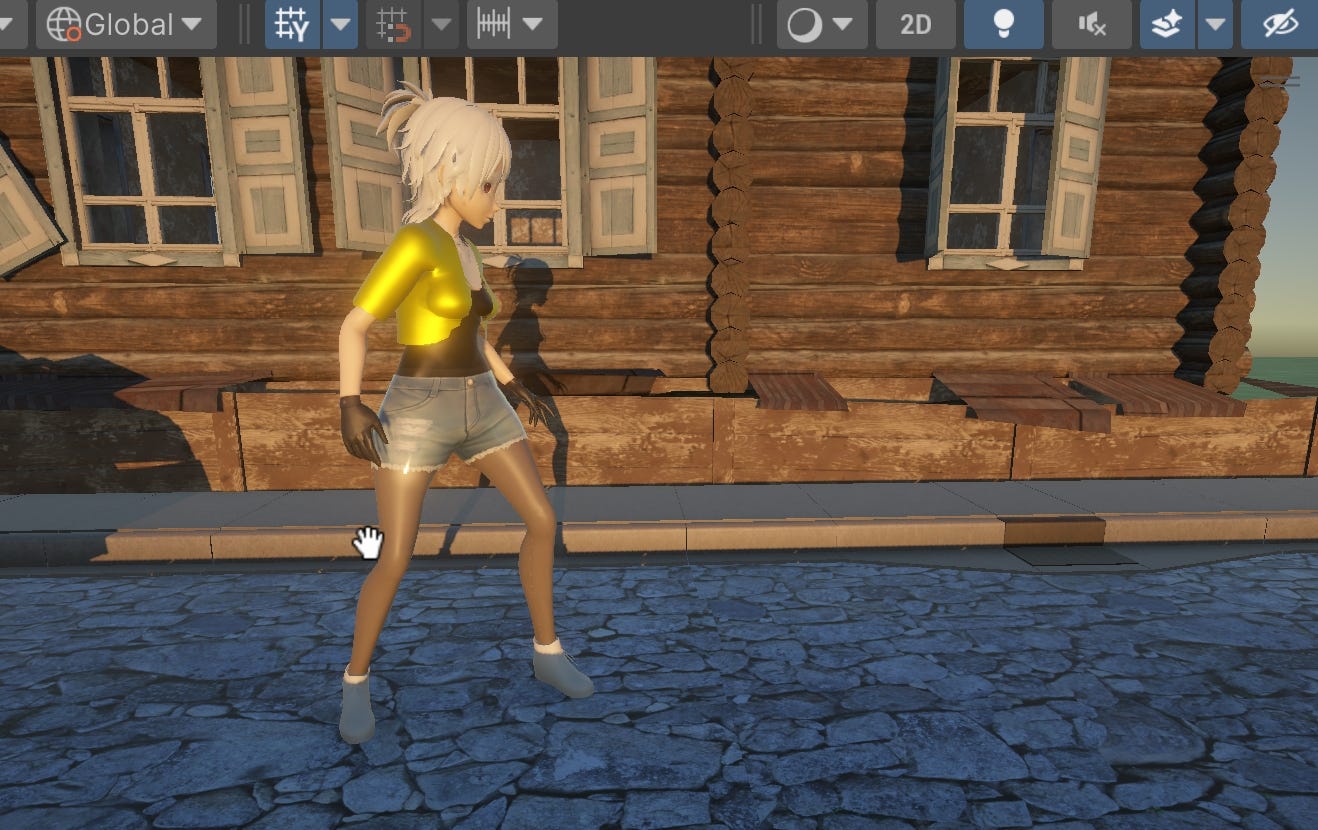
Task: Switch the view into 2D mode
Action: 915,24
